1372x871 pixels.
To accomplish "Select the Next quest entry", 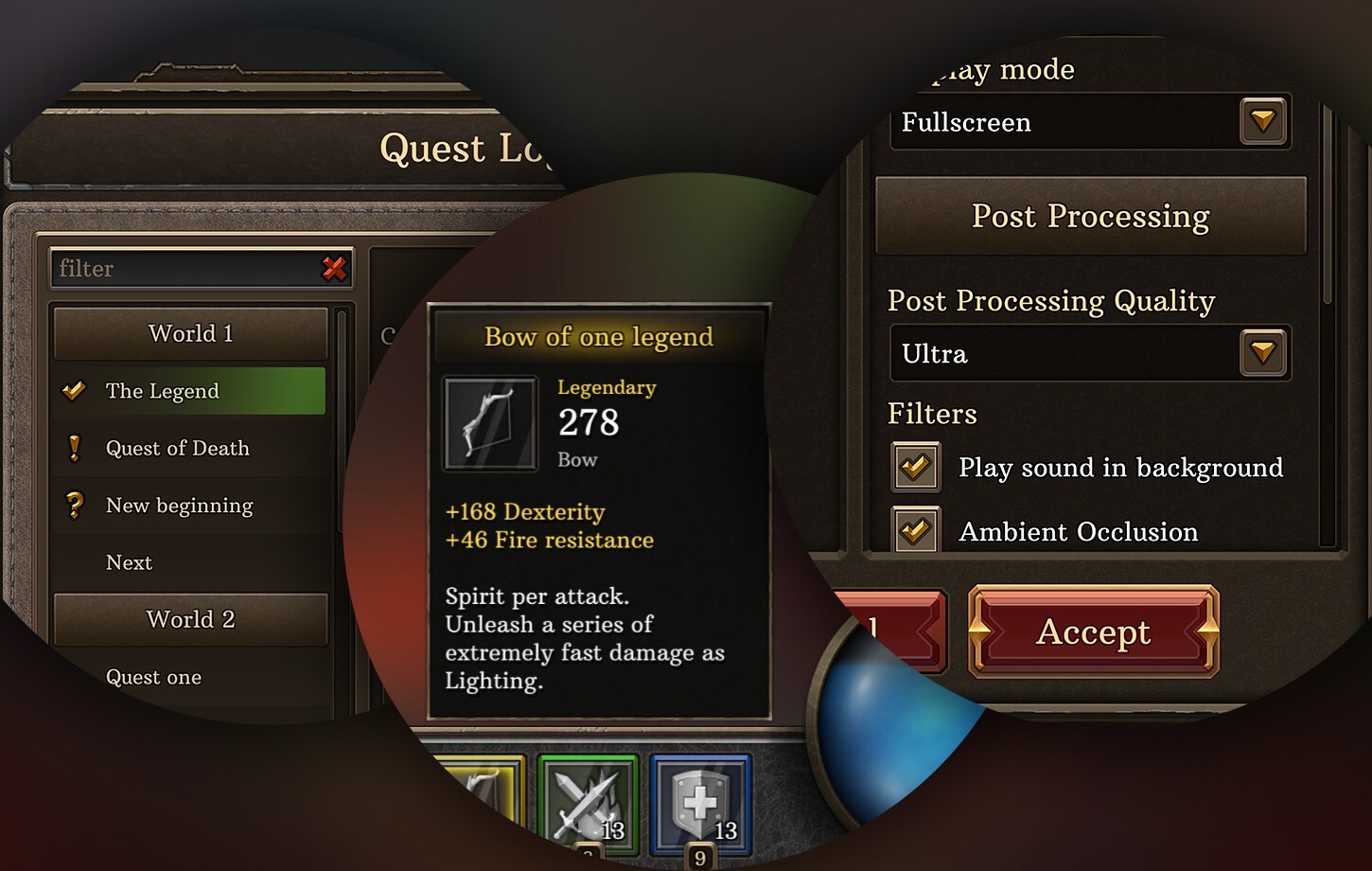I will tap(128, 562).
